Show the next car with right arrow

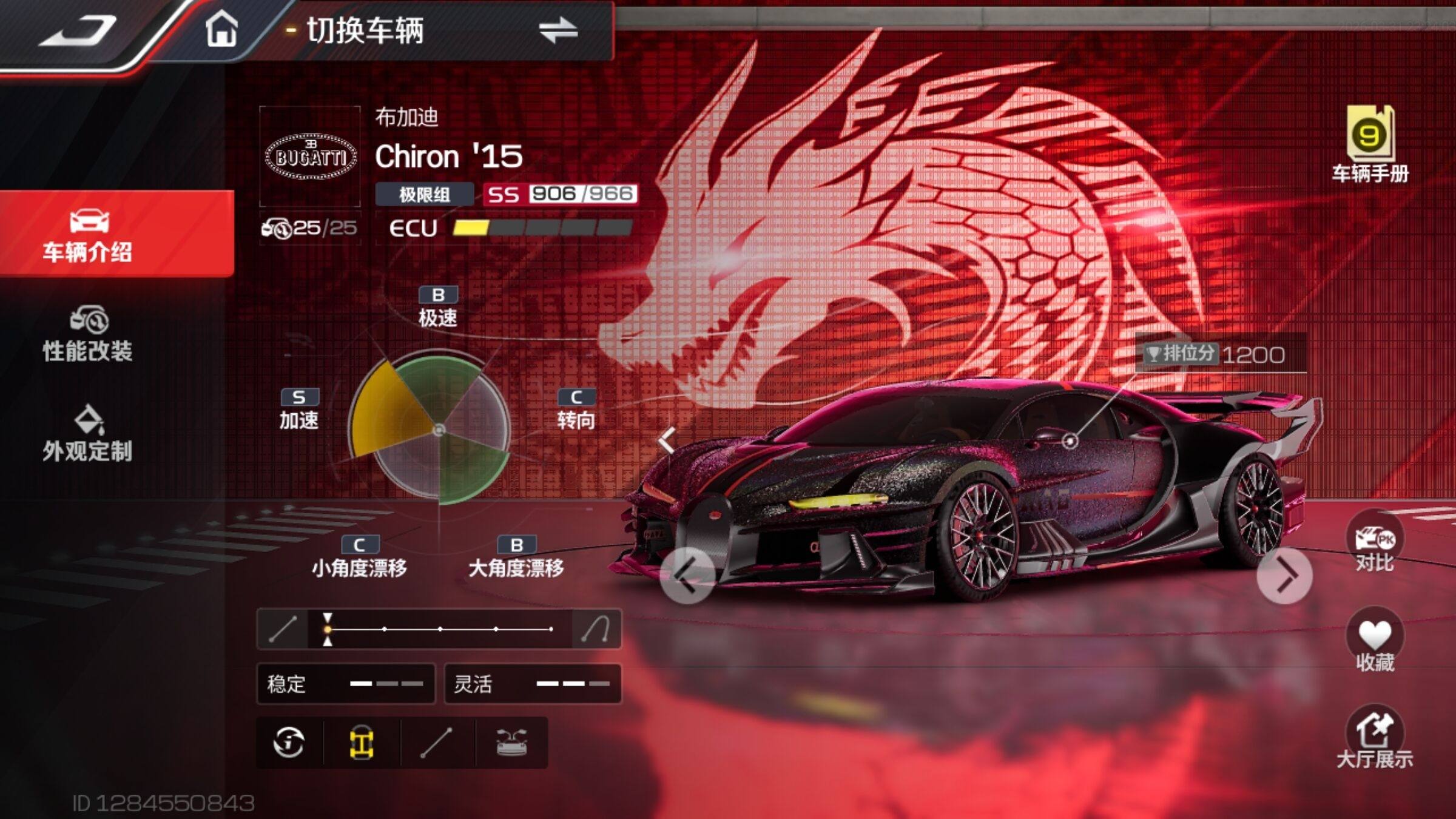[x=1284, y=575]
